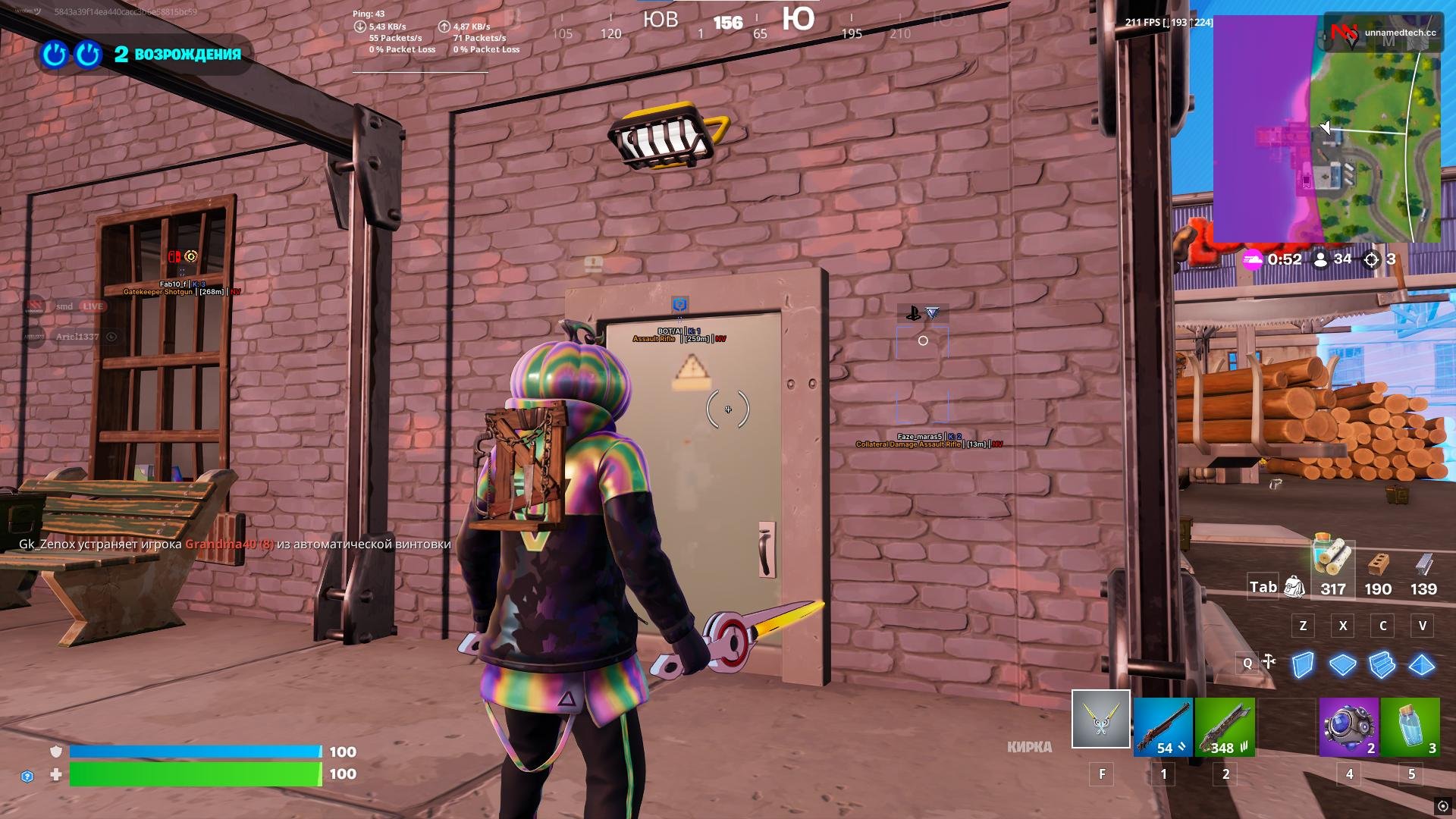Select the Slurp Juice in slot 5
The height and width of the screenshot is (819, 1456).
point(1410,726)
